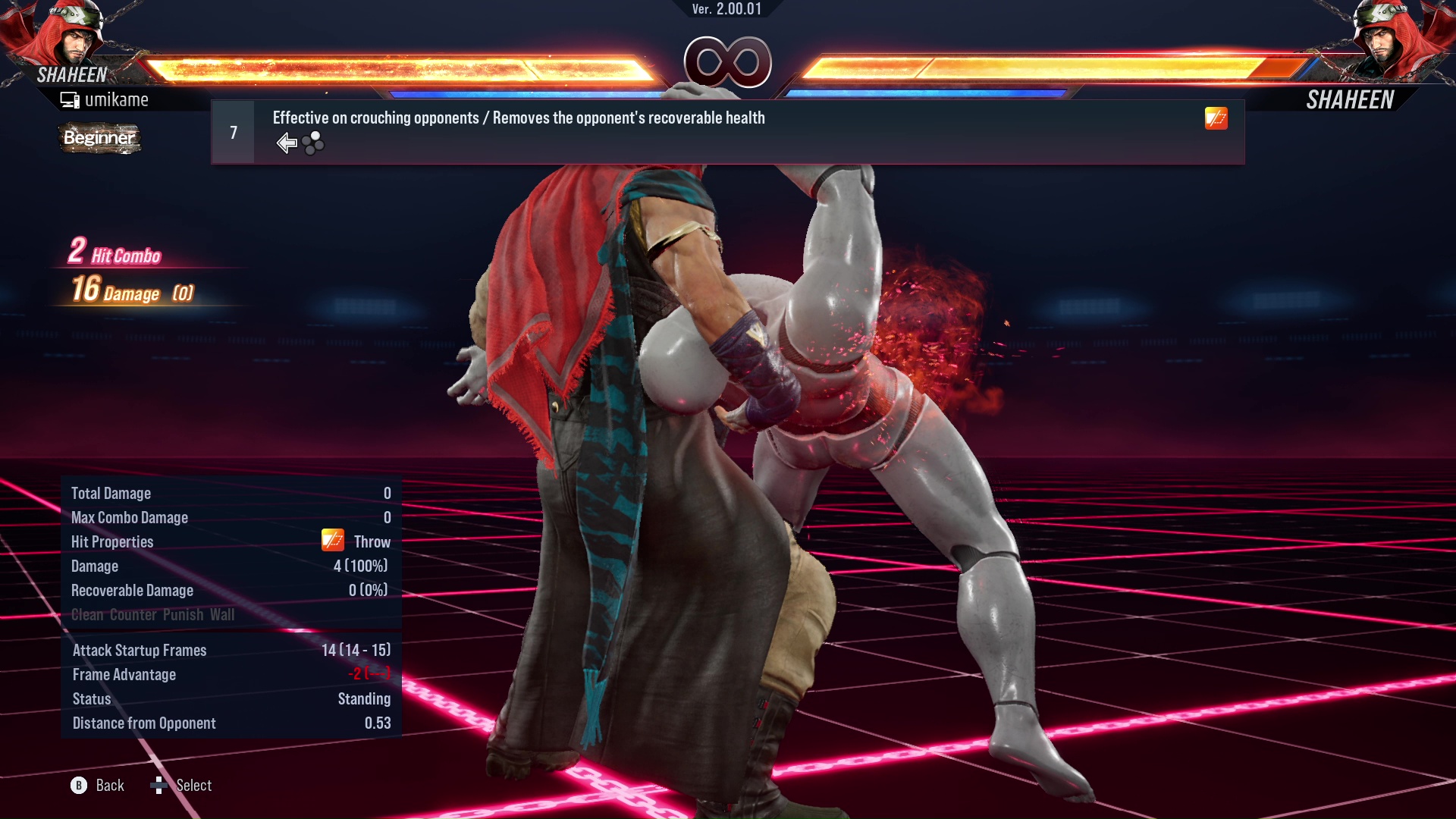Image resolution: width=1456 pixels, height=819 pixels.
Task: Click the Beginner rank badge
Action: [99, 139]
